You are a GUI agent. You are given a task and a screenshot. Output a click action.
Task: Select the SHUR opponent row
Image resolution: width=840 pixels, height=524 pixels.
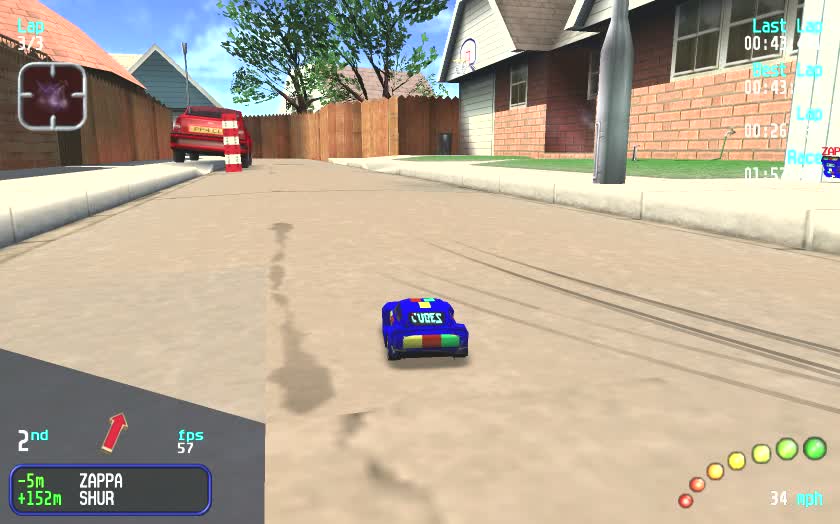[110, 498]
